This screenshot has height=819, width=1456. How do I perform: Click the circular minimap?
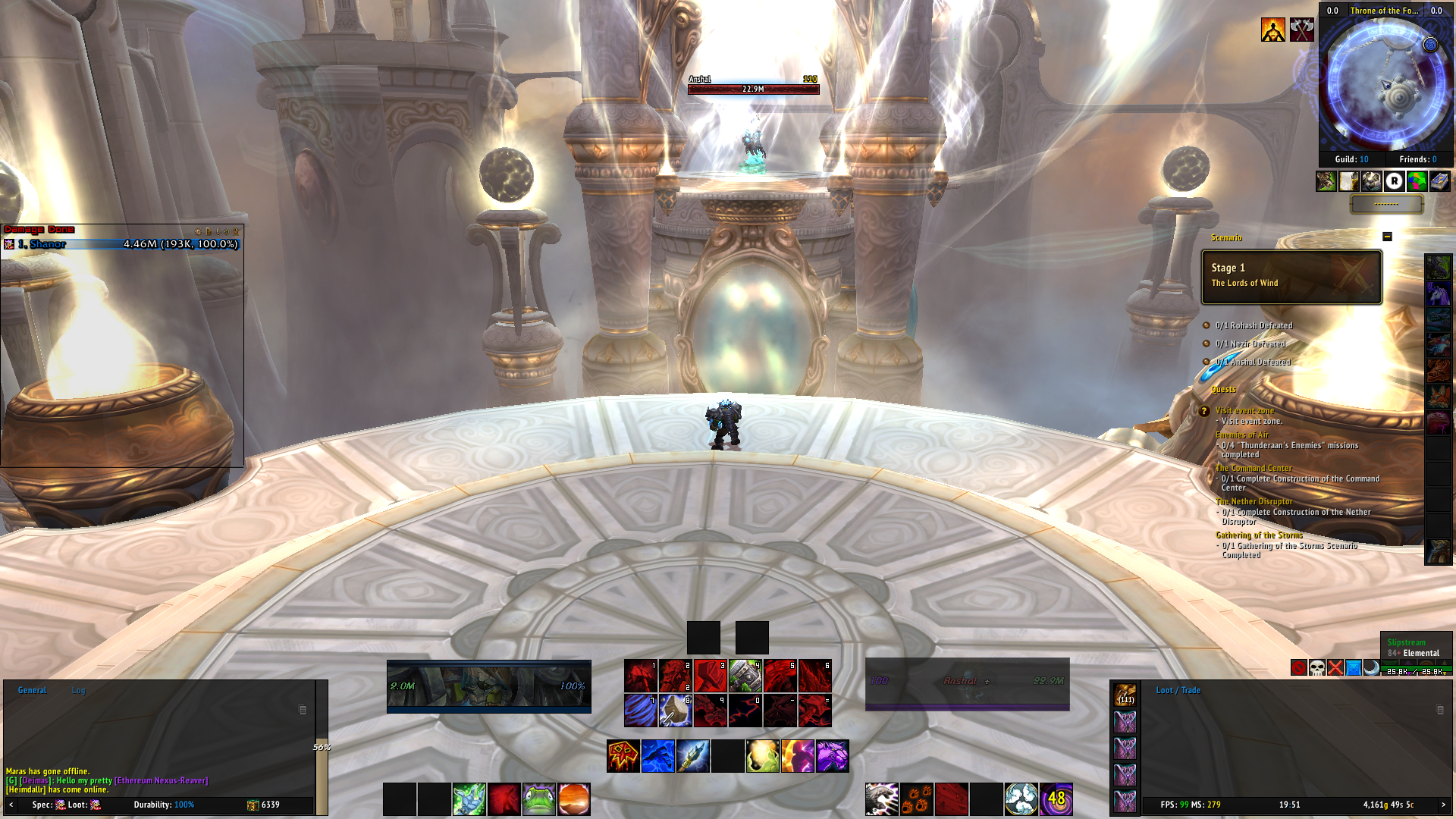pos(1385,83)
